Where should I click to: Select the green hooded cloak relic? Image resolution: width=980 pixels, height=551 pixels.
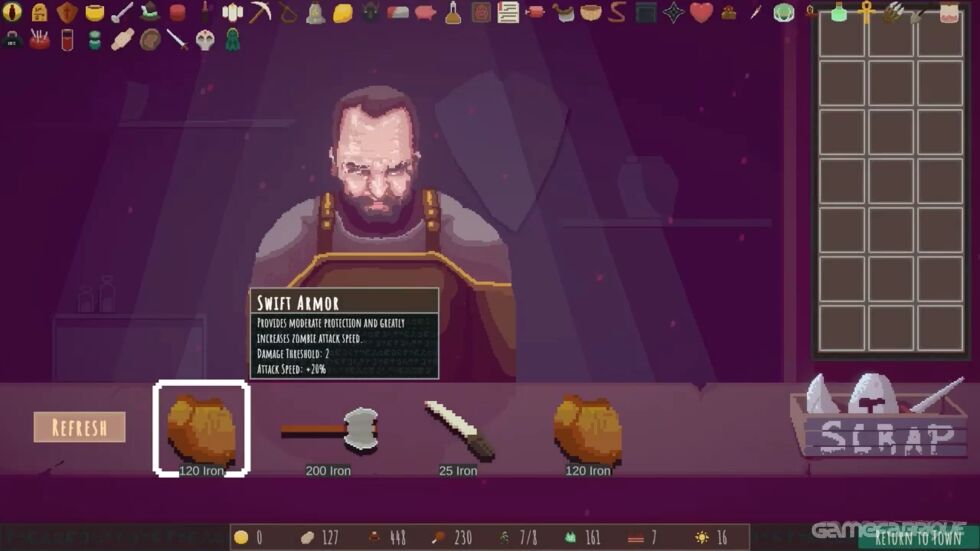point(232,40)
